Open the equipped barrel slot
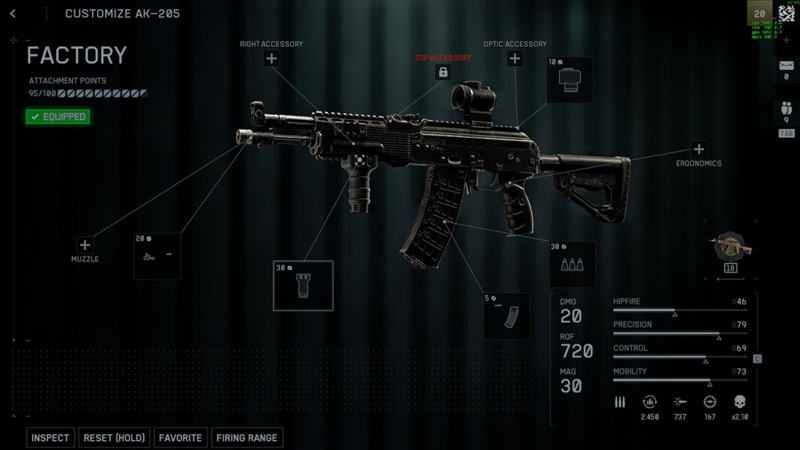800x450 pixels. click(x=157, y=257)
